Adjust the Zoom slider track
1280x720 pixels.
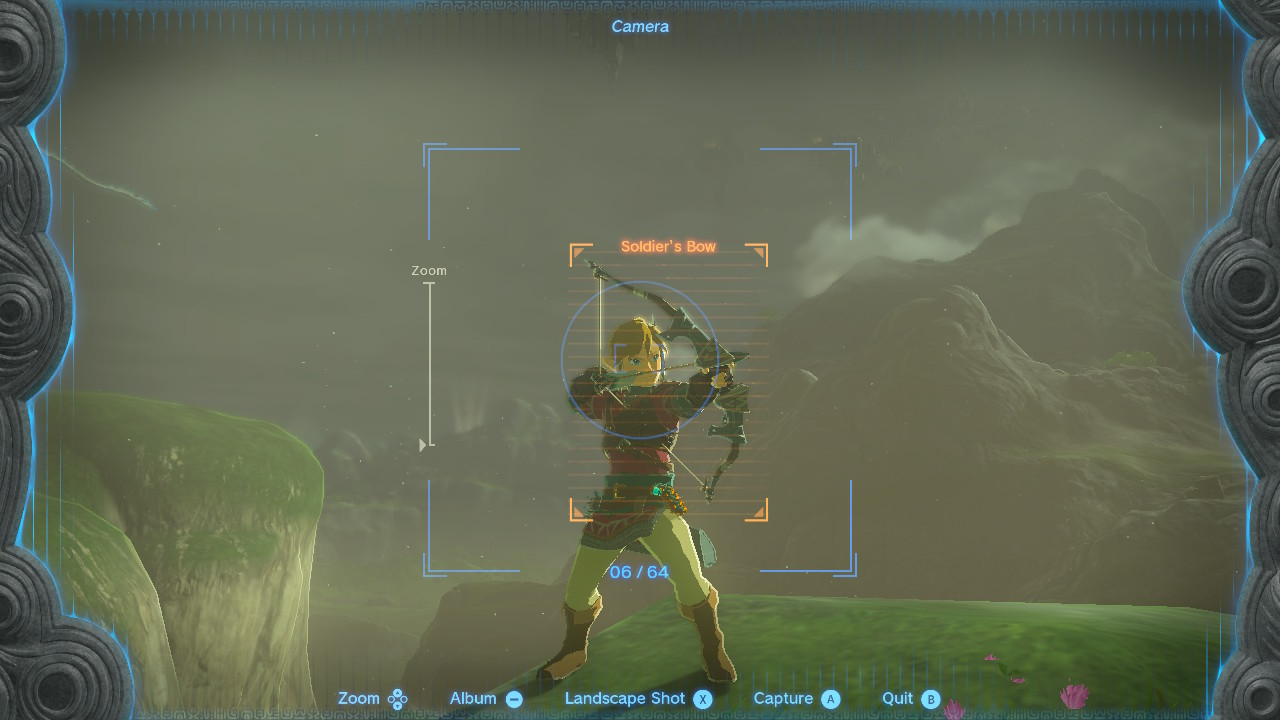[x=430, y=365]
